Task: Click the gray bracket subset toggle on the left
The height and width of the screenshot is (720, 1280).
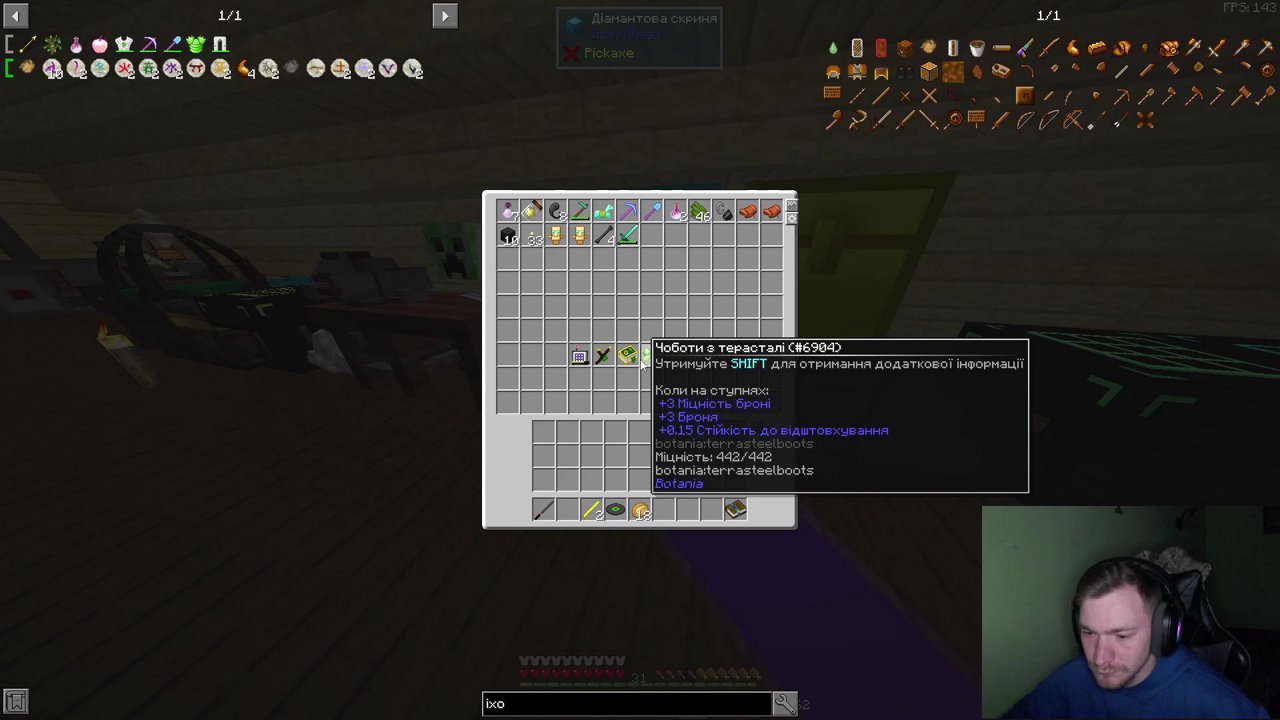Action: point(8,43)
